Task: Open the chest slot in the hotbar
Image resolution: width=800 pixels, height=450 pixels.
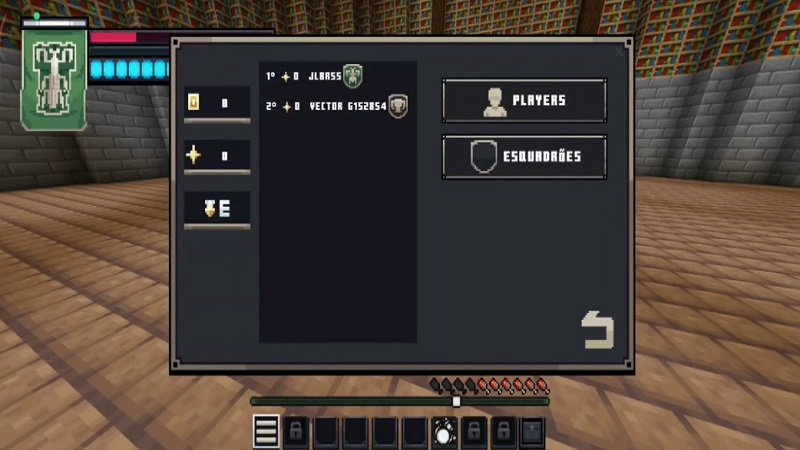Action: (533, 432)
